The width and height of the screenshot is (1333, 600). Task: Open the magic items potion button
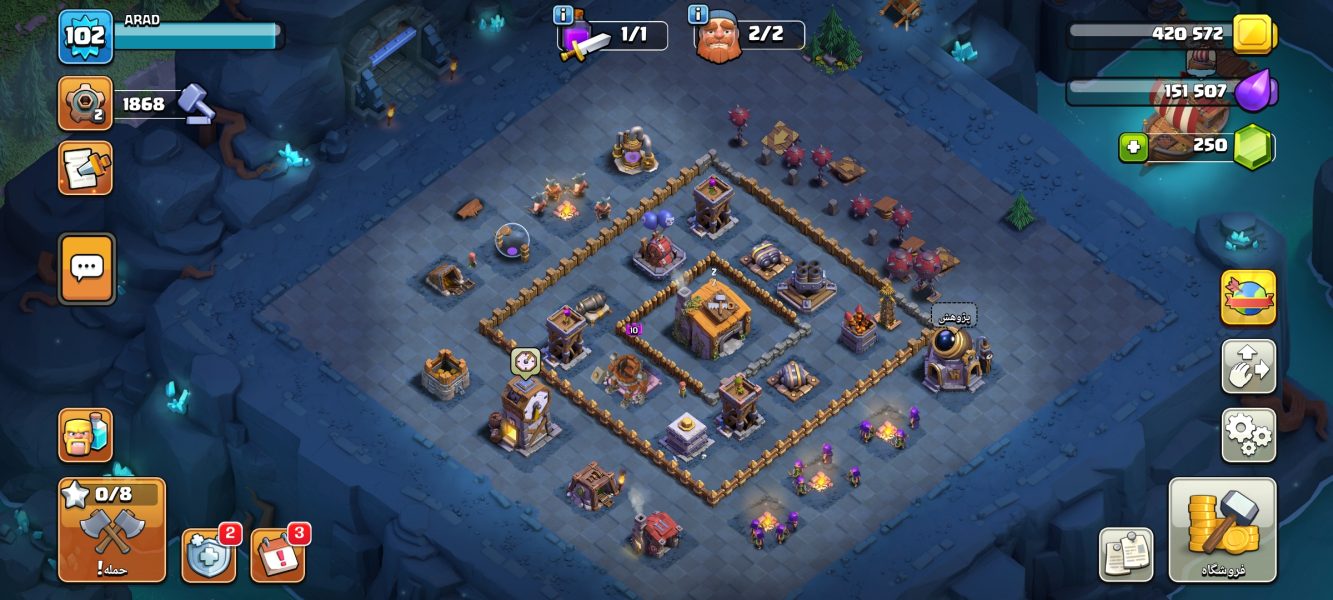coord(85,435)
